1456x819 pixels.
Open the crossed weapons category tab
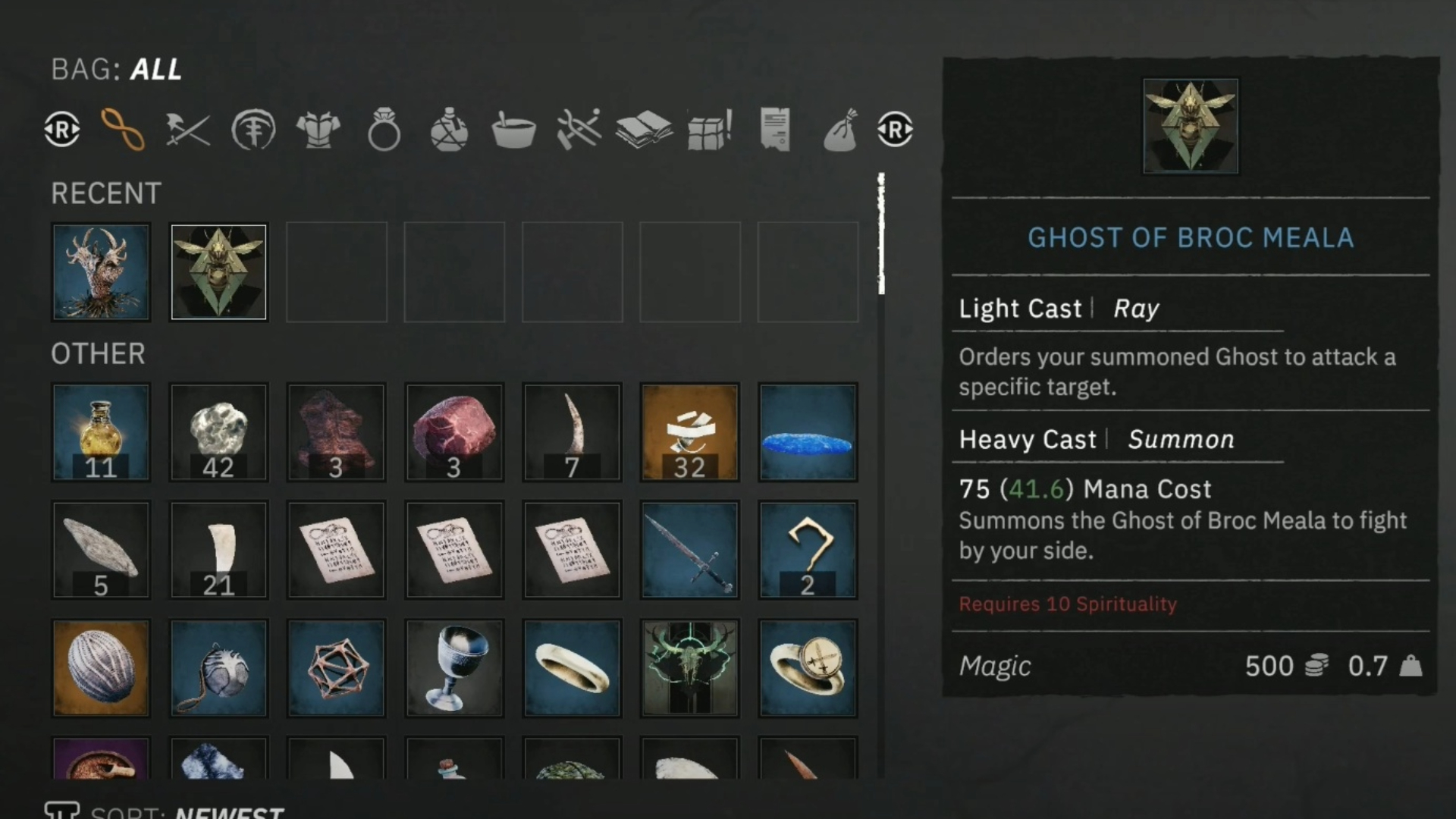(187, 130)
